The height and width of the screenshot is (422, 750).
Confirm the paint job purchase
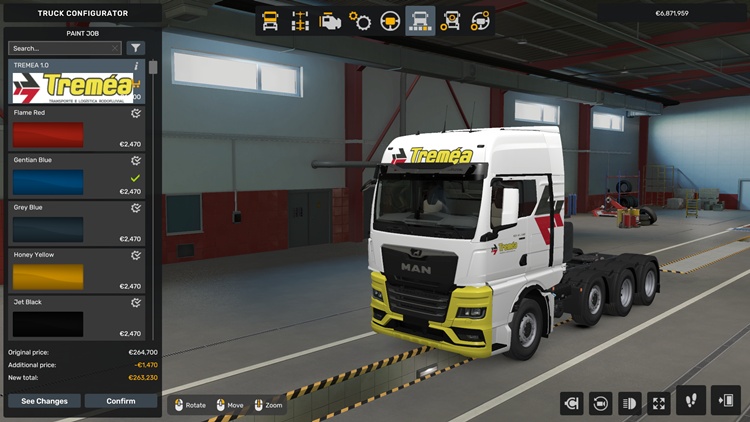coord(121,401)
